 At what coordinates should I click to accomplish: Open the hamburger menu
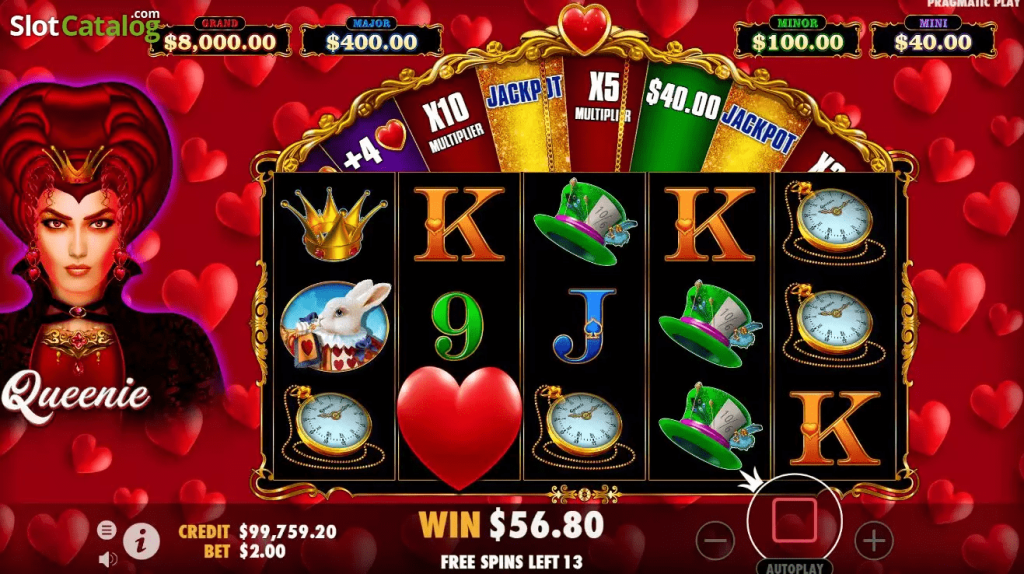pyautogui.click(x=107, y=530)
